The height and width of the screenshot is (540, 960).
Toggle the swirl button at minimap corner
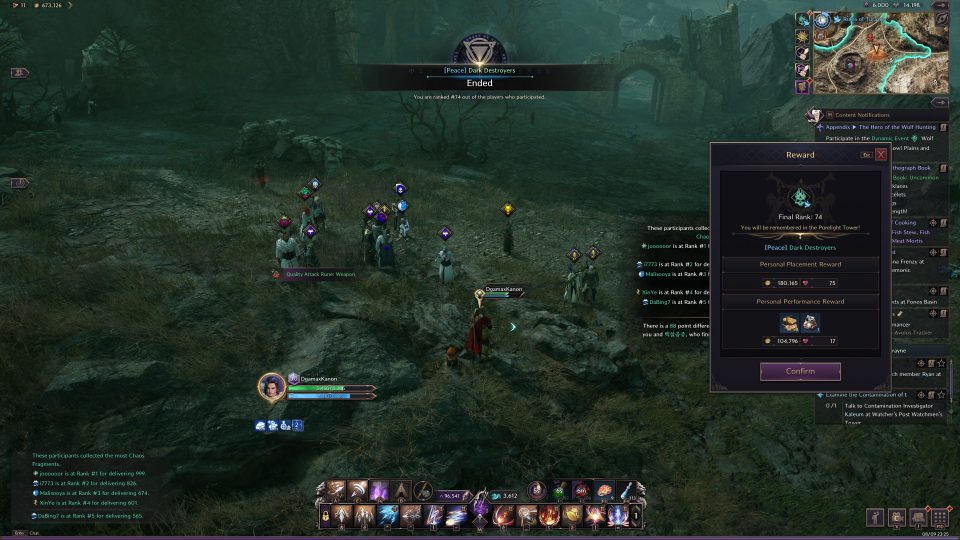[x=941, y=17]
